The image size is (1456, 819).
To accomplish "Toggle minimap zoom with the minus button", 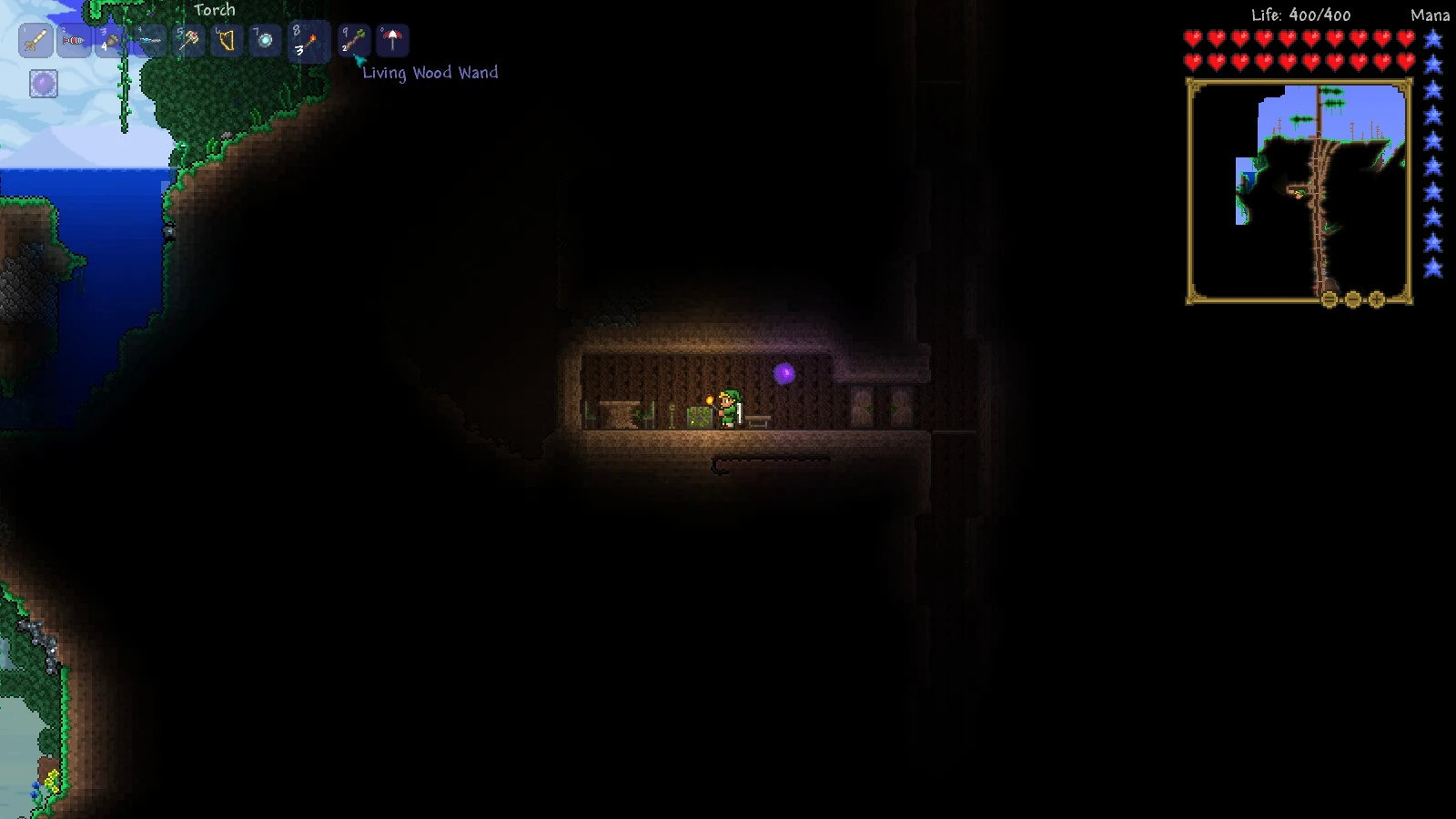I will 1353,299.
